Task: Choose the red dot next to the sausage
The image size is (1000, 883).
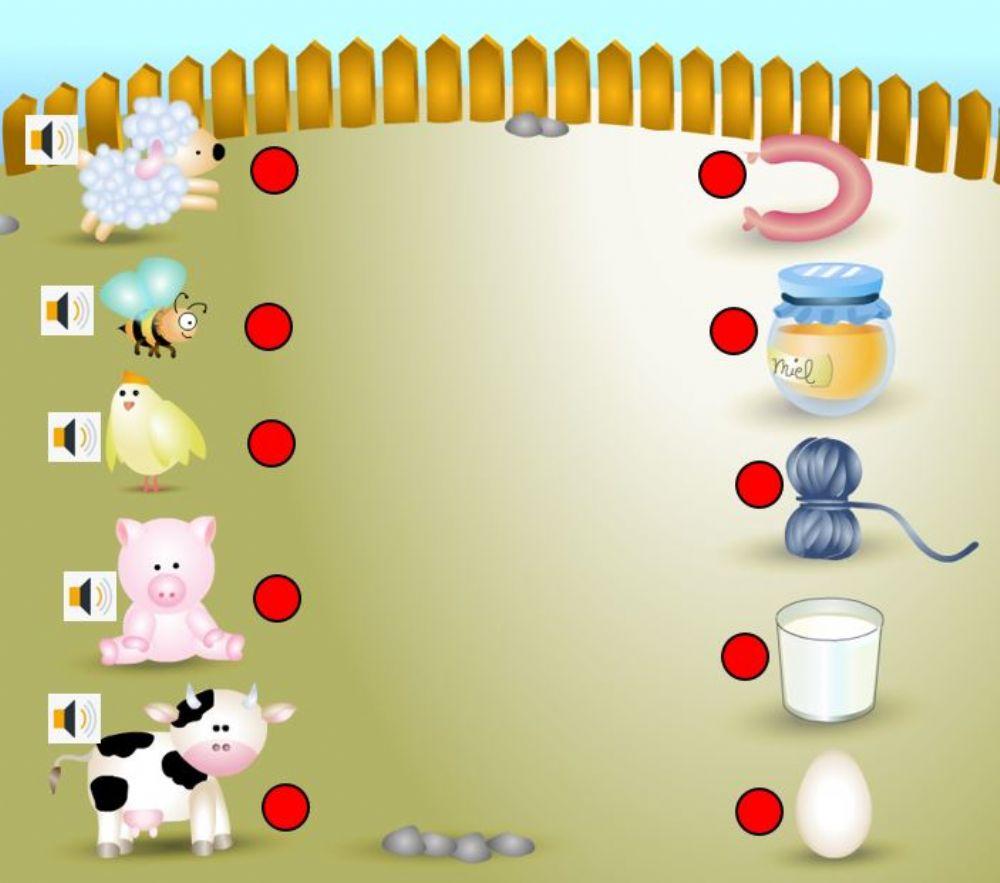Action: (722, 175)
